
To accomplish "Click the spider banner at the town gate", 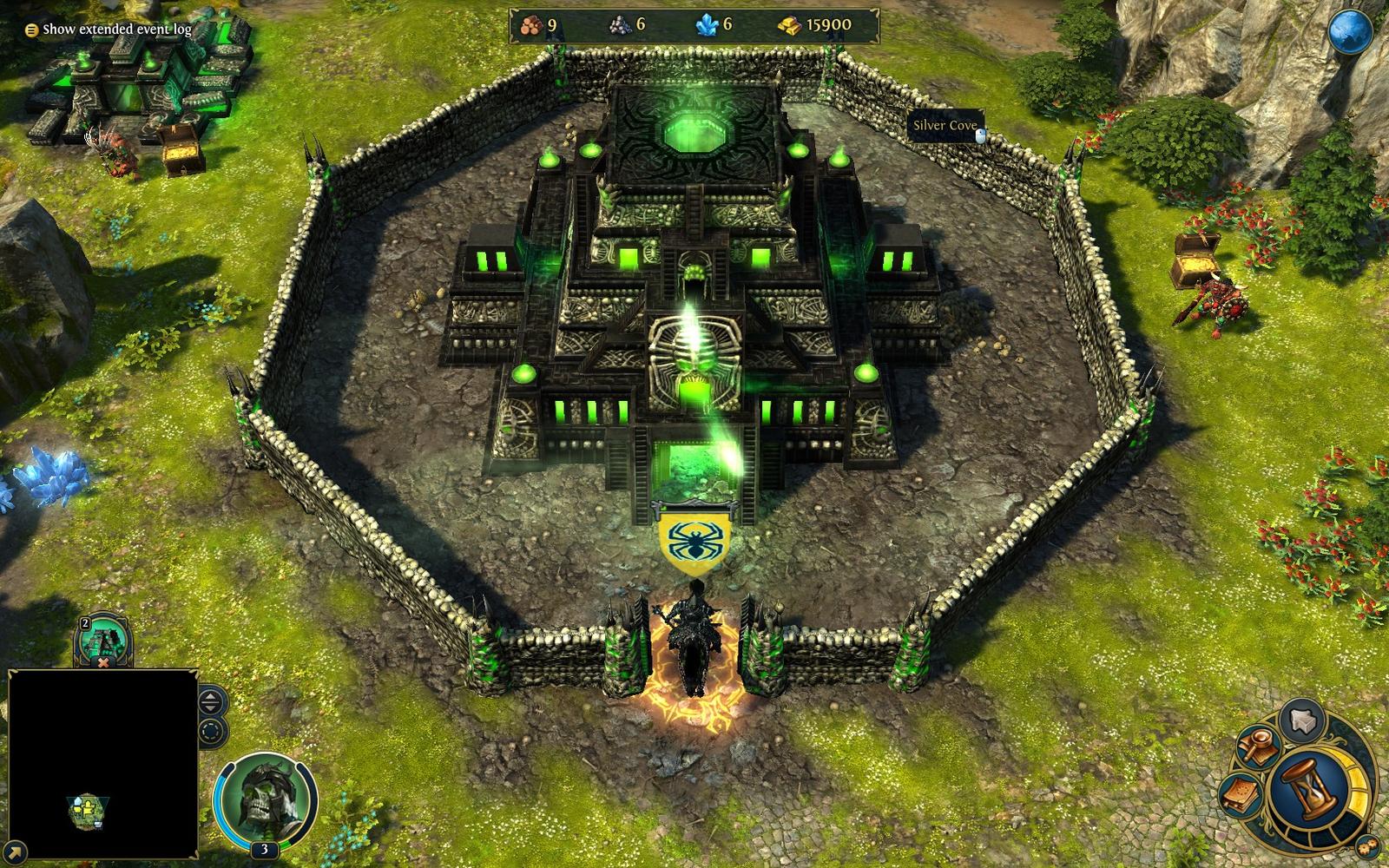I will point(694,536).
